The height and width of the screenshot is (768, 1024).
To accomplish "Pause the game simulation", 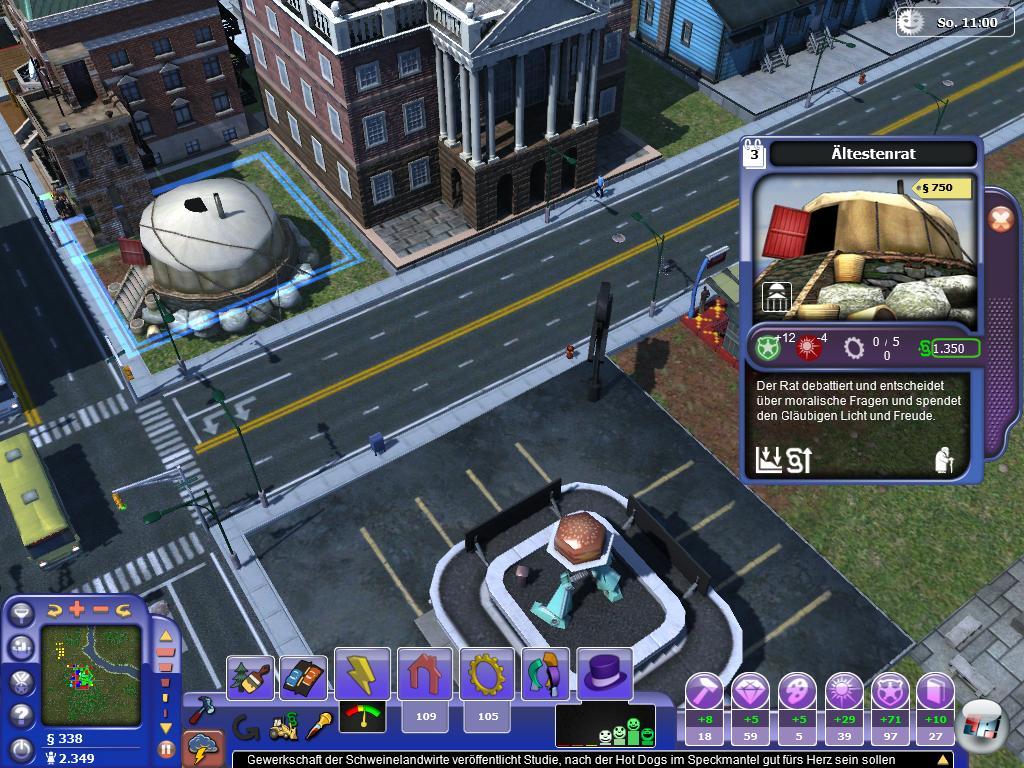I will click(166, 748).
